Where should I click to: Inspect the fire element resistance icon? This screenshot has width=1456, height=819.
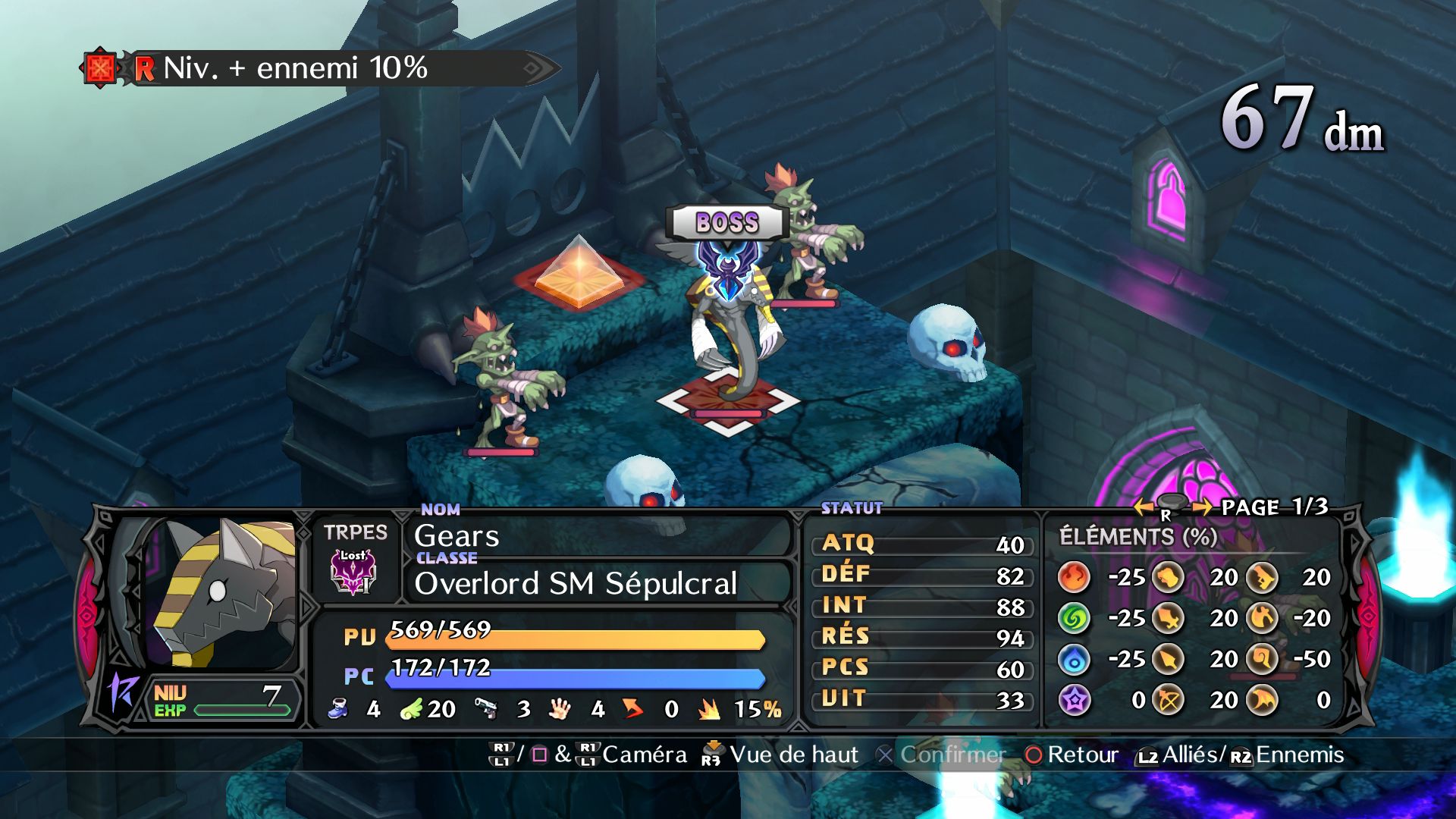(1074, 577)
